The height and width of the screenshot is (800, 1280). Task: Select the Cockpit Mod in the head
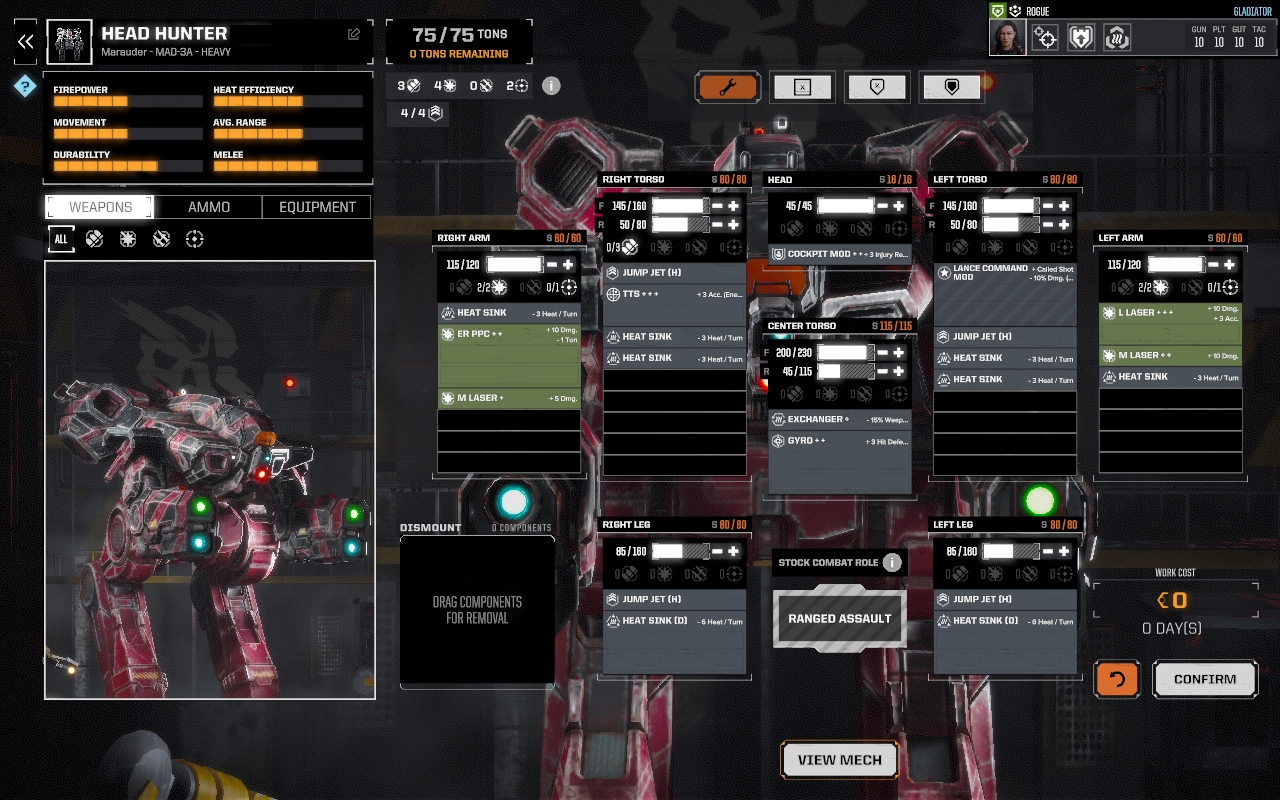coord(840,255)
